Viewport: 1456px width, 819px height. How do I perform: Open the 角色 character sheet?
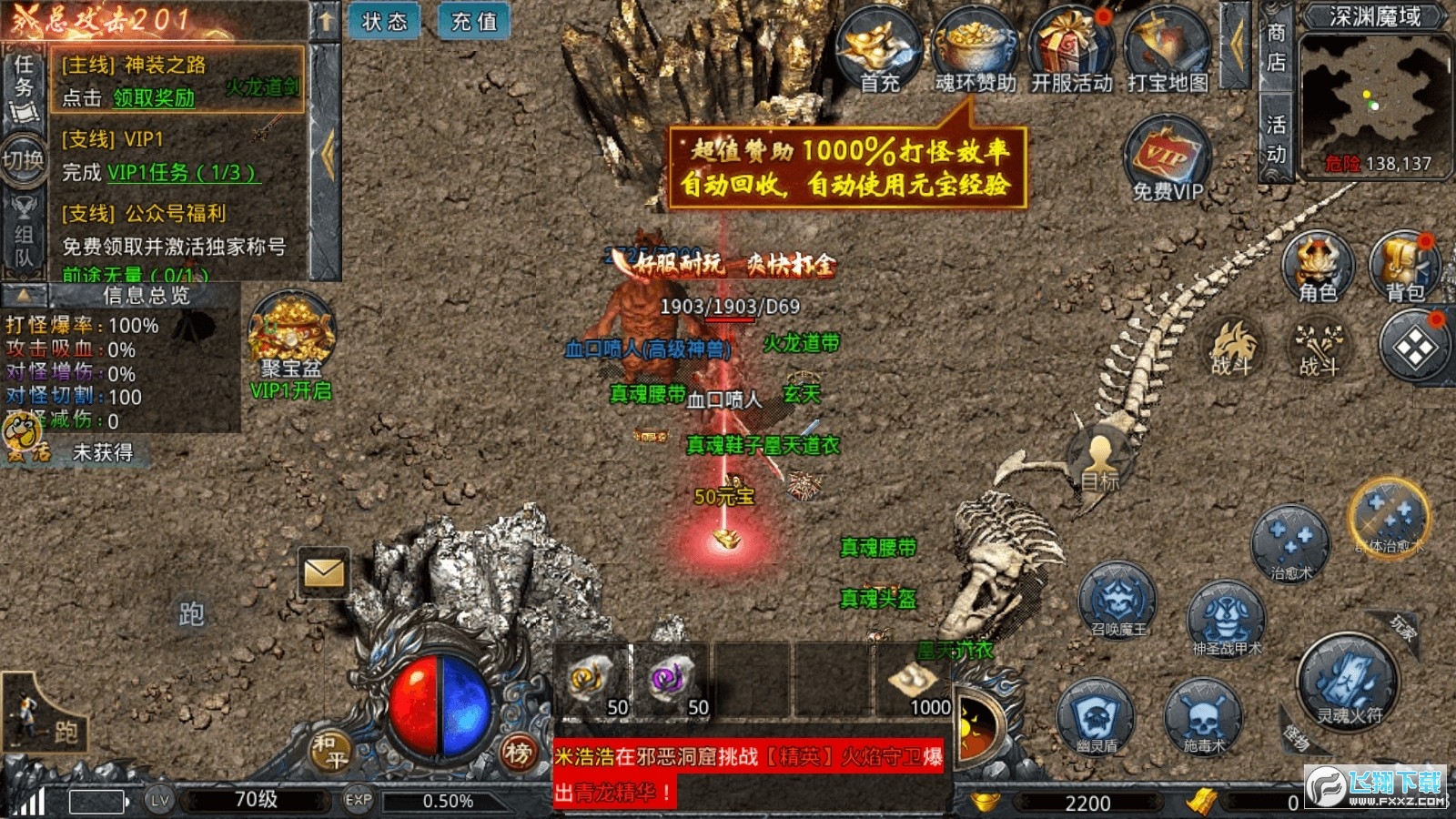coord(1318,264)
